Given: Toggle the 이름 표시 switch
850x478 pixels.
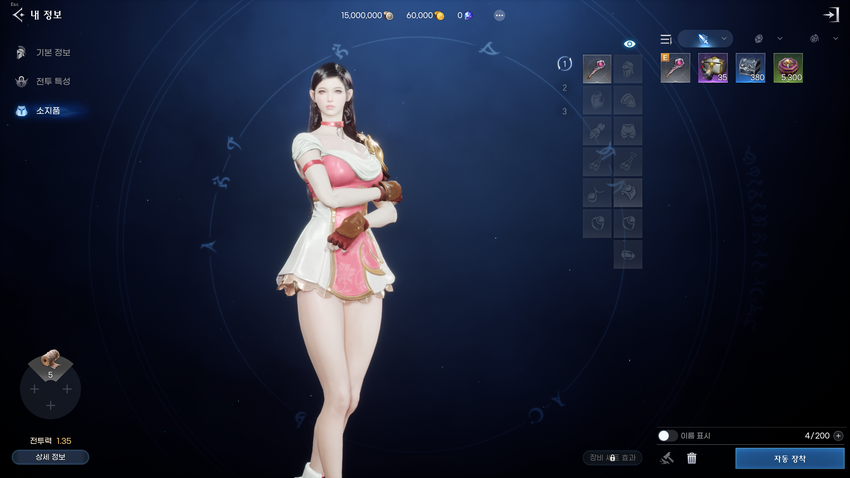Looking at the screenshot, I should pos(667,436).
